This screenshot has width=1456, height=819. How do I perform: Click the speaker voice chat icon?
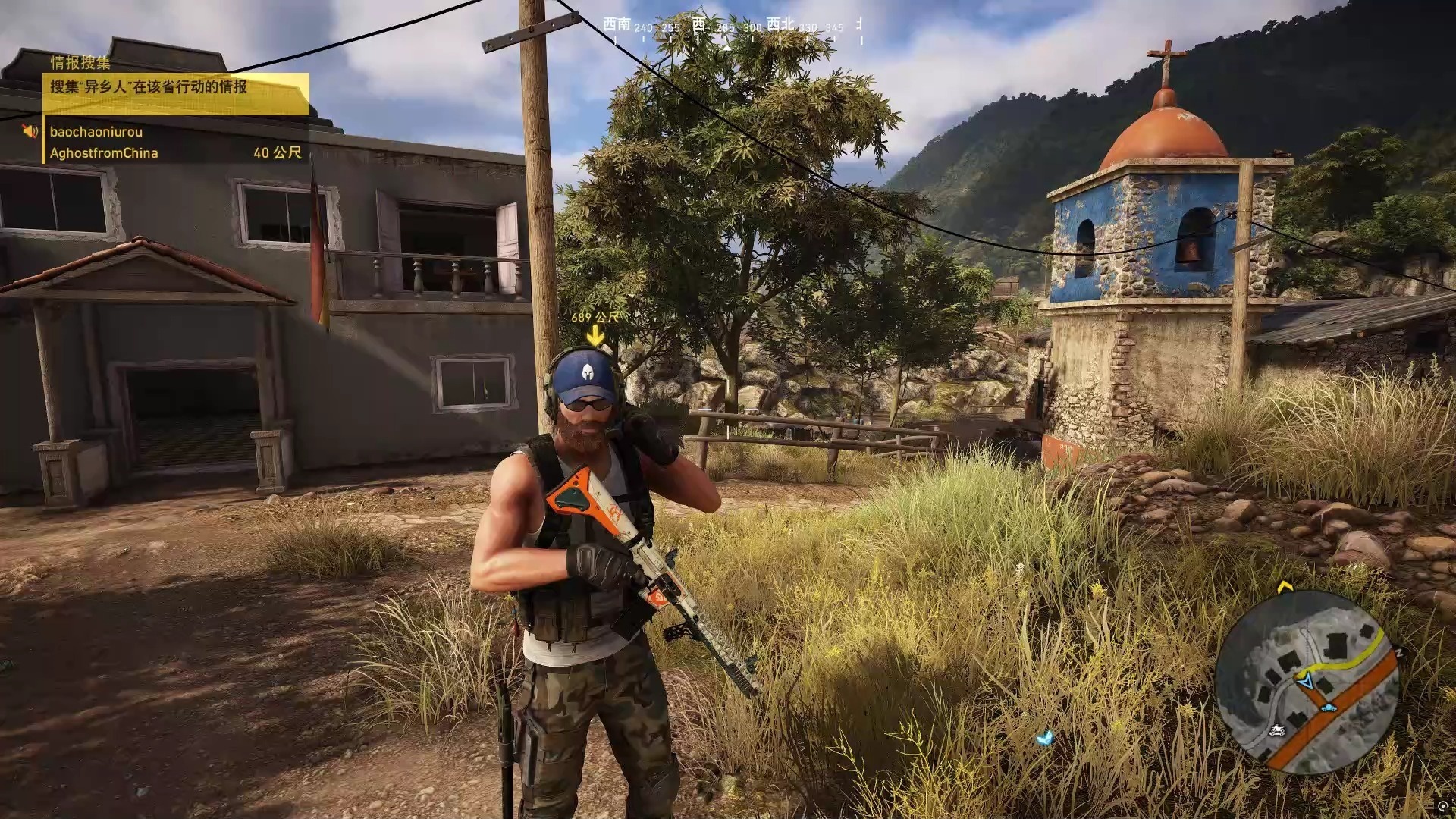(30, 132)
